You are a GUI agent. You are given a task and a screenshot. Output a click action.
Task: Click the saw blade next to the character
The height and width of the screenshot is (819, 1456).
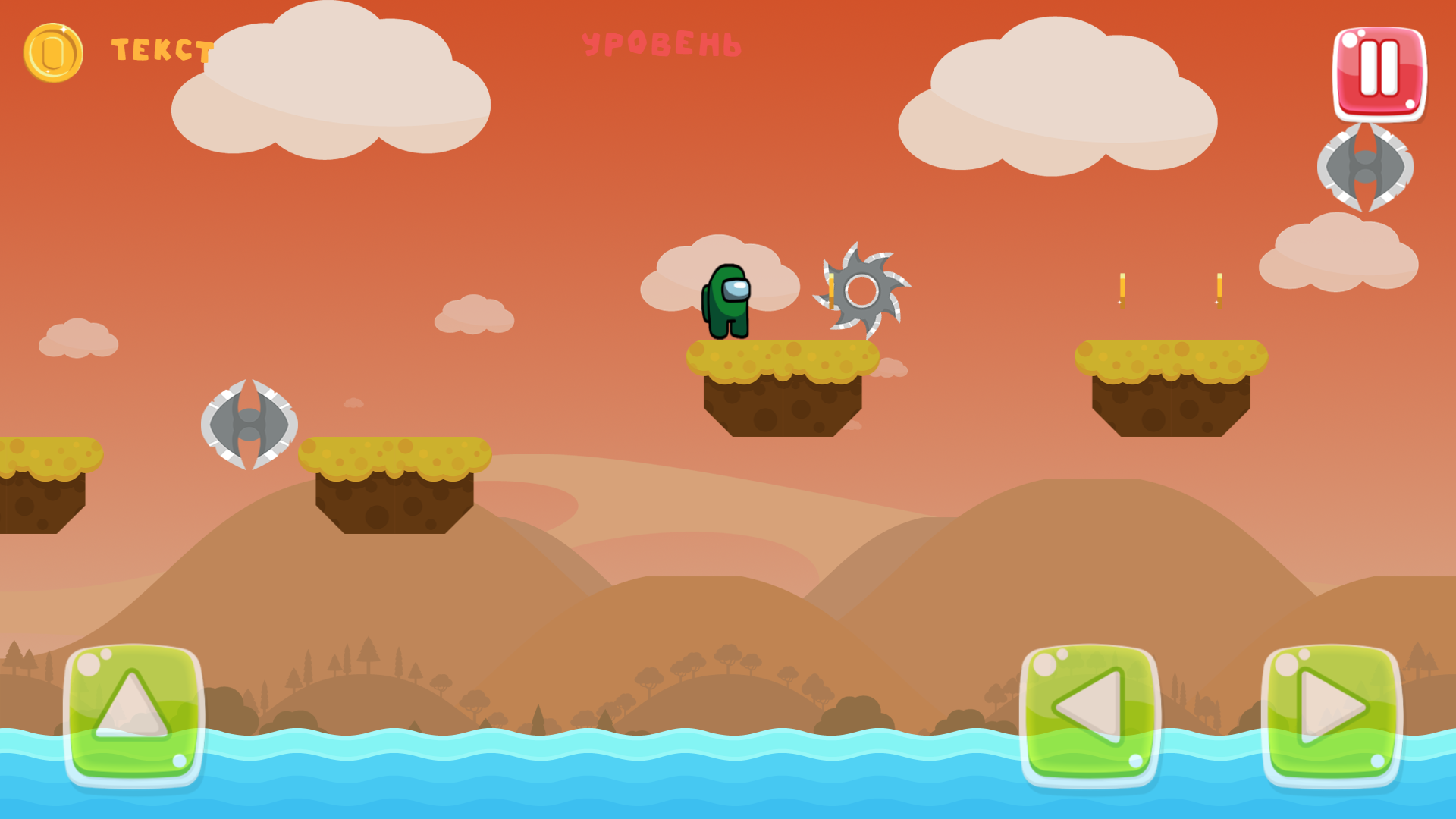tap(861, 292)
